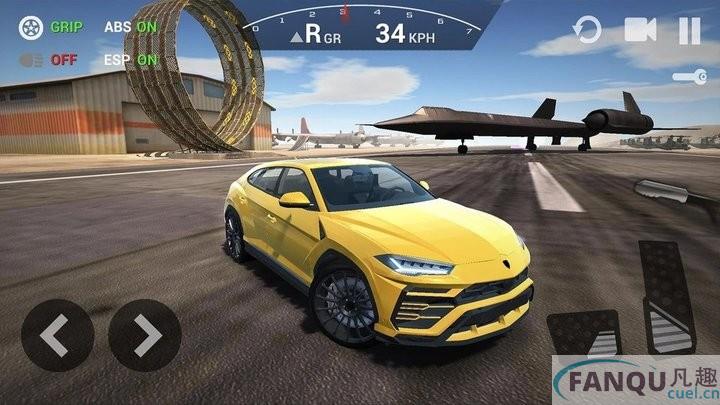Tap the key icon
Image resolution: width=720 pixels, height=405 pixels.
click(x=688, y=76)
